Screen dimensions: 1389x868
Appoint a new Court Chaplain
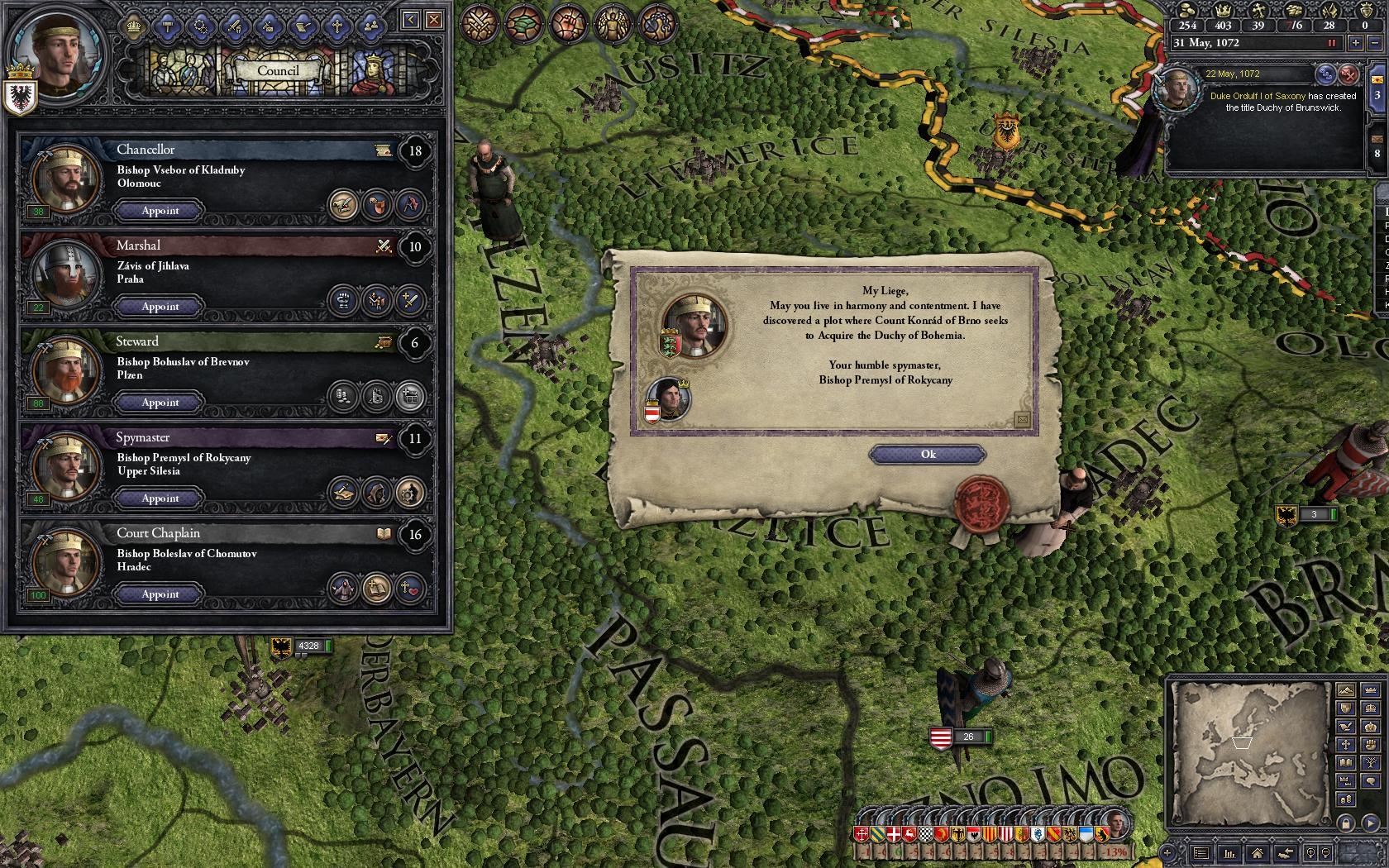pyautogui.click(x=160, y=594)
